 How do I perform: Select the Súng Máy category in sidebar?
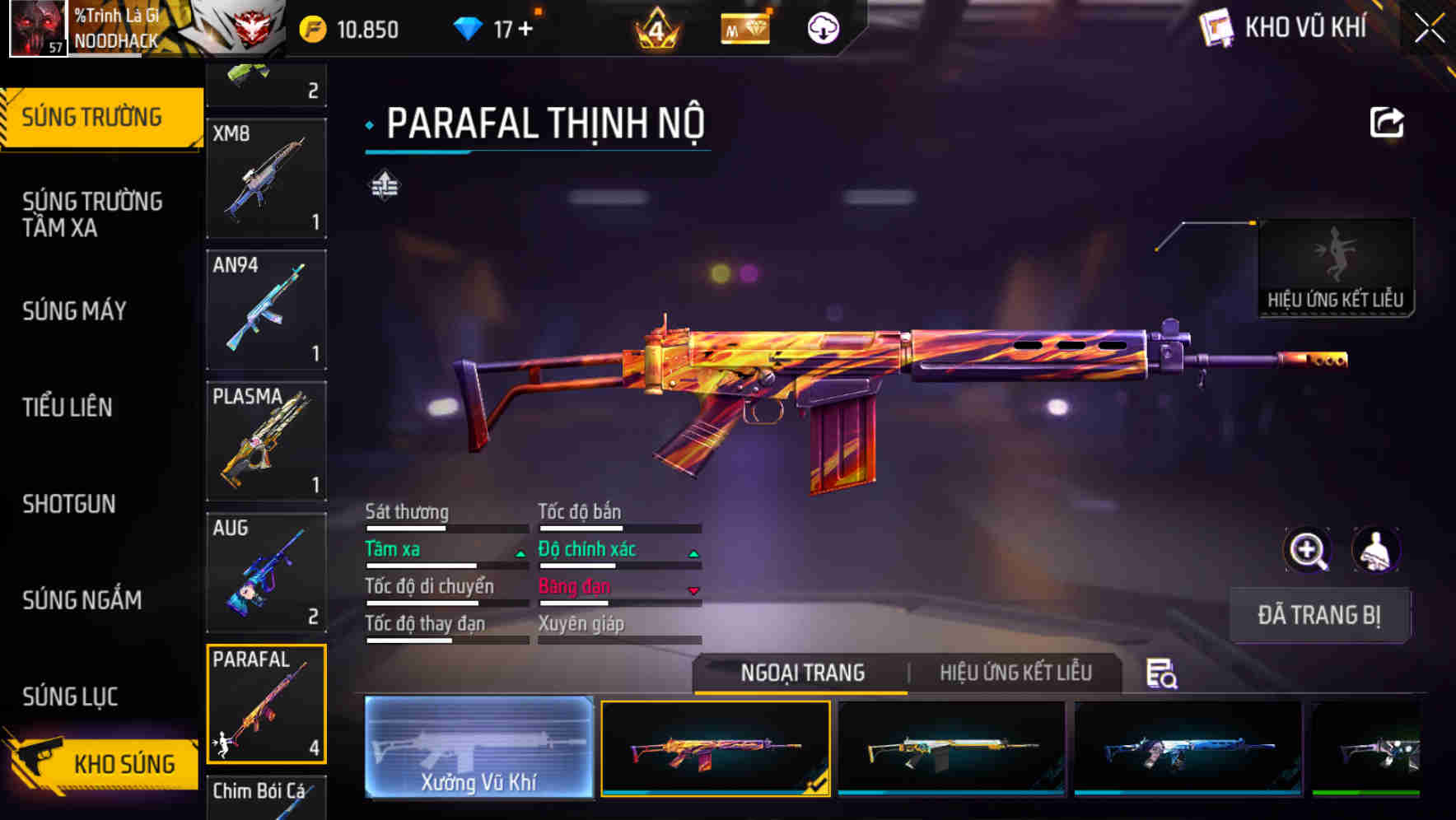(x=74, y=310)
